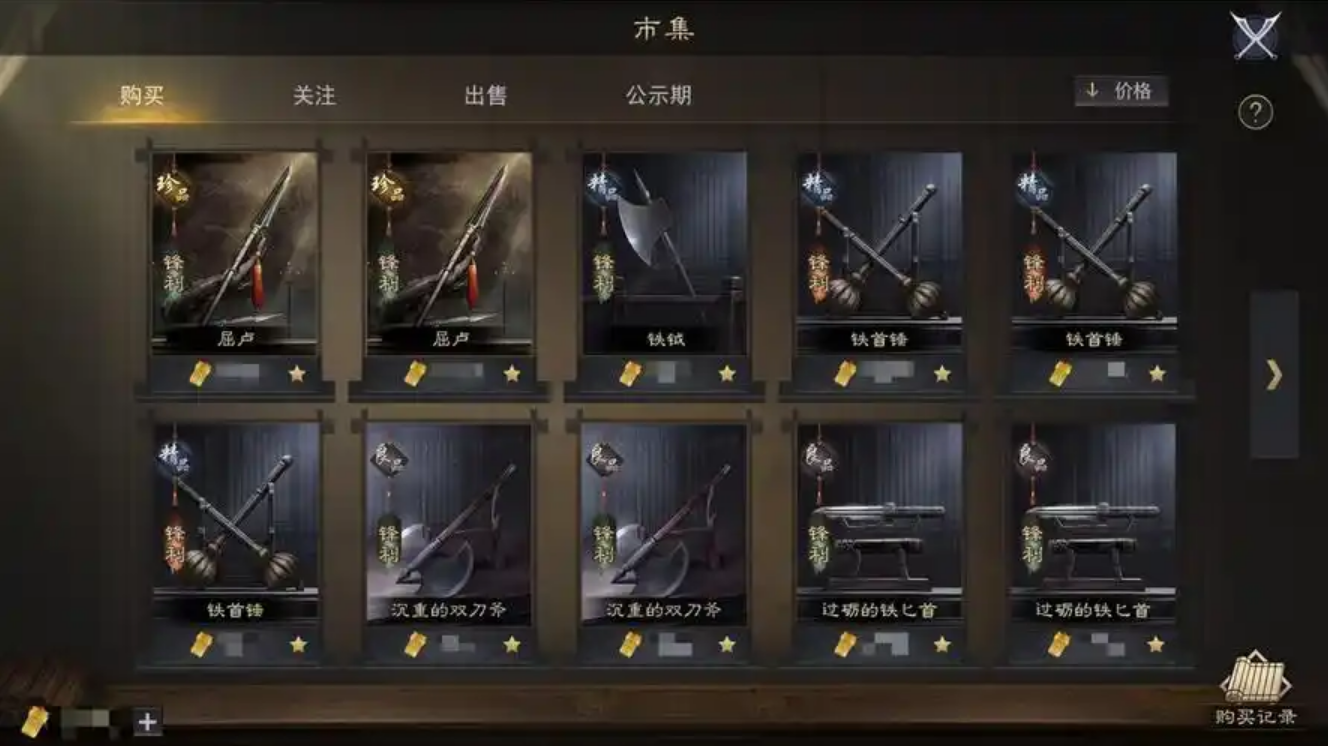Click the gold ingot price icon on first 屈卢 card
Image resolution: width=1328 pixels, height=746 pixels.
tap(198, 370)
